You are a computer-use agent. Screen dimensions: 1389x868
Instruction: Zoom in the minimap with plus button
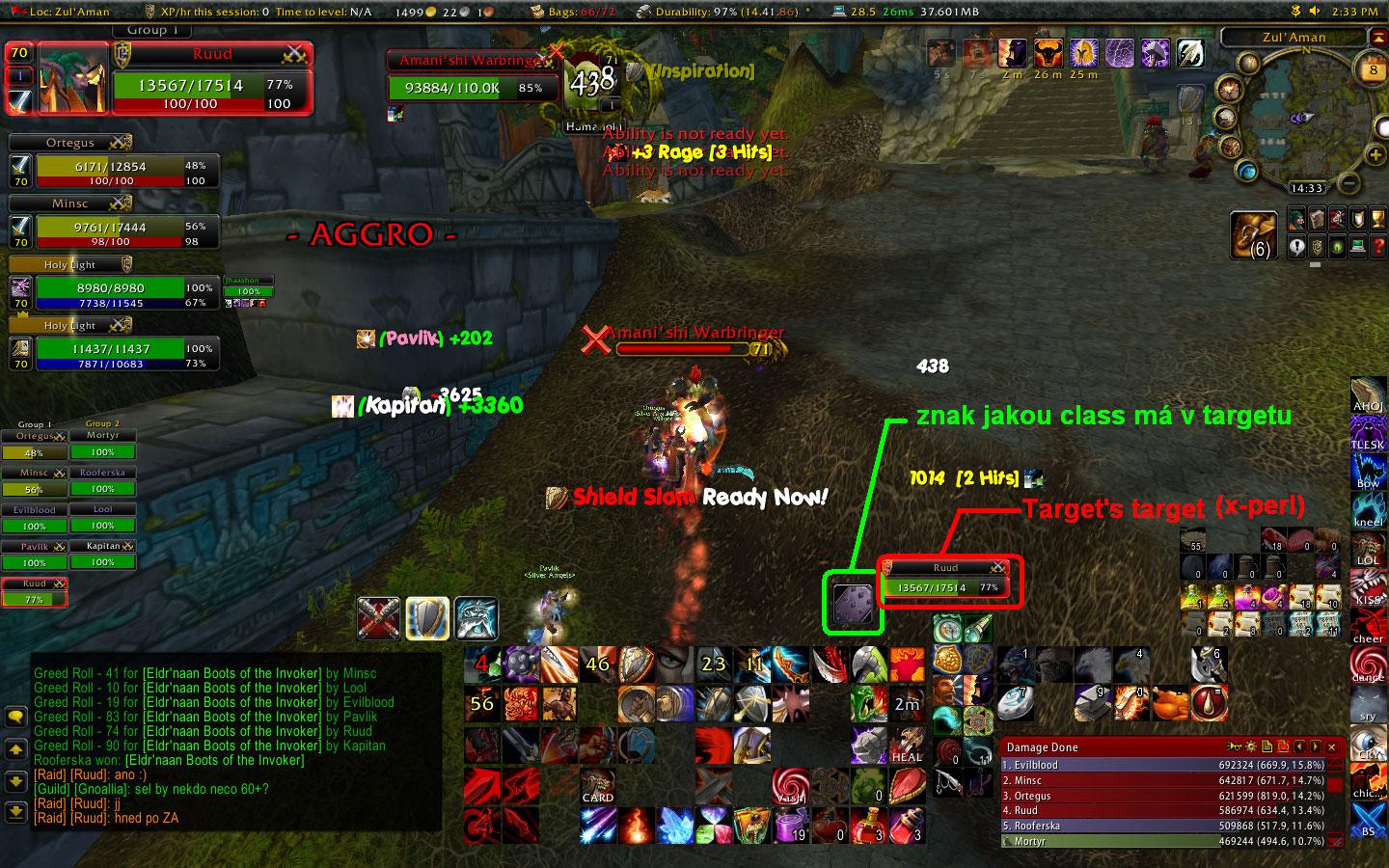[x=1375, y=155]
